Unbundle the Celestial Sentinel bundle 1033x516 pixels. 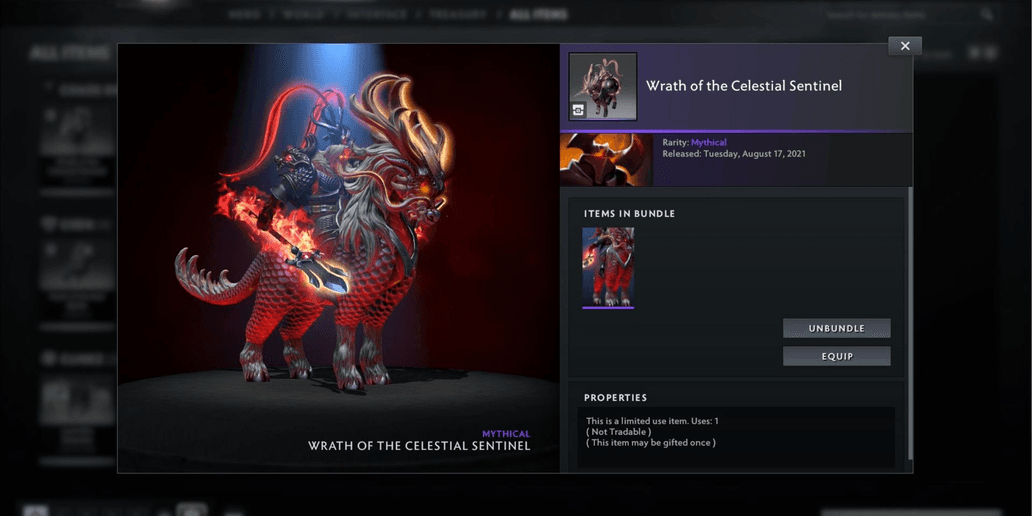[x=836, y=328]
